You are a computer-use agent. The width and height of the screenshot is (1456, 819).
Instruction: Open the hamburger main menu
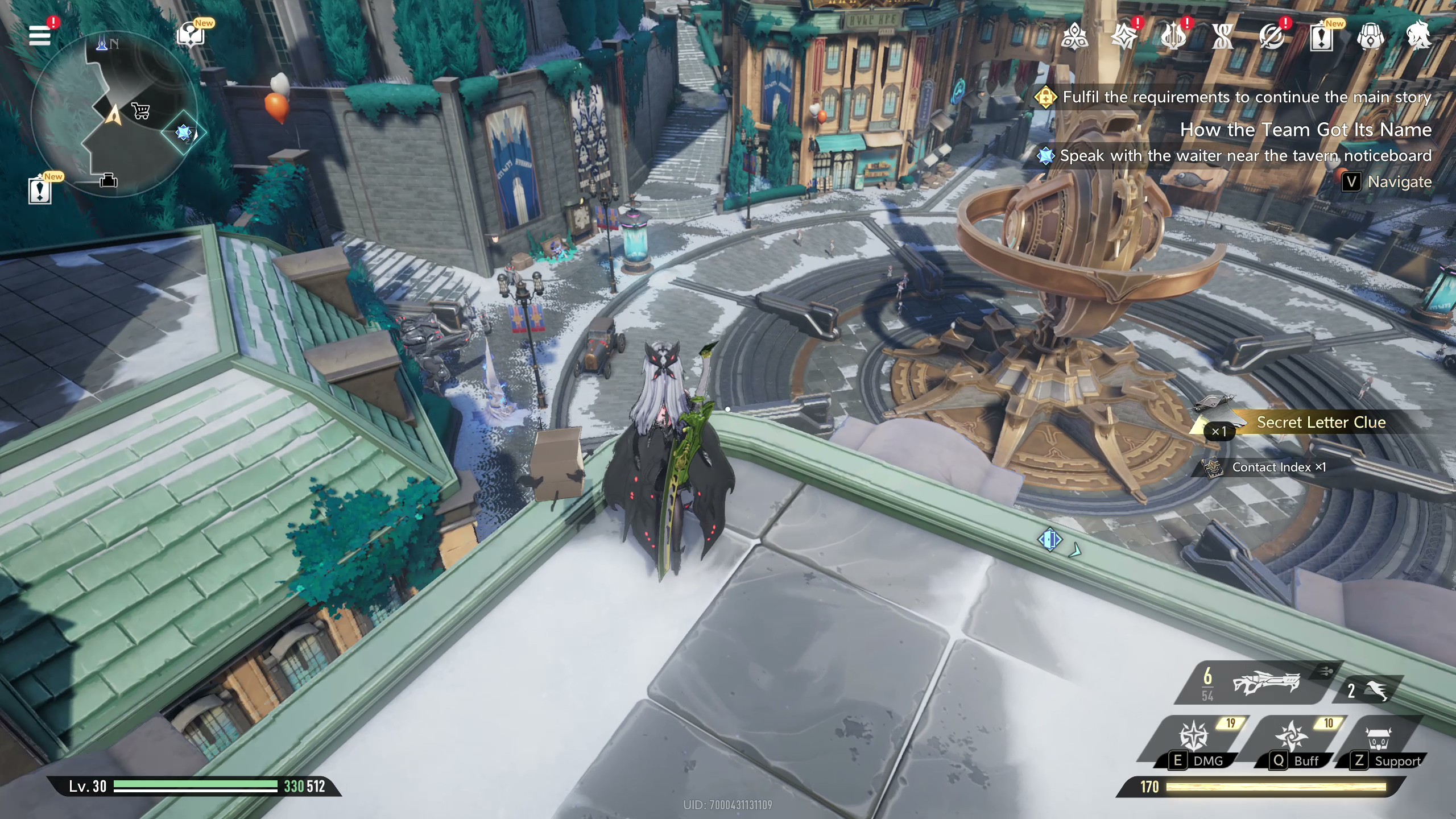[x=40, y=36]
